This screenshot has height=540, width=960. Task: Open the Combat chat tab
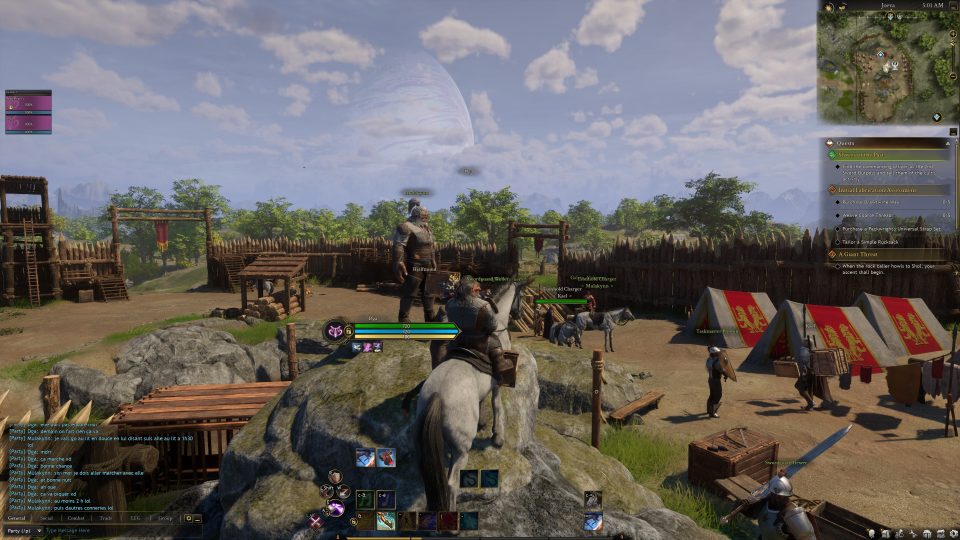75,518
